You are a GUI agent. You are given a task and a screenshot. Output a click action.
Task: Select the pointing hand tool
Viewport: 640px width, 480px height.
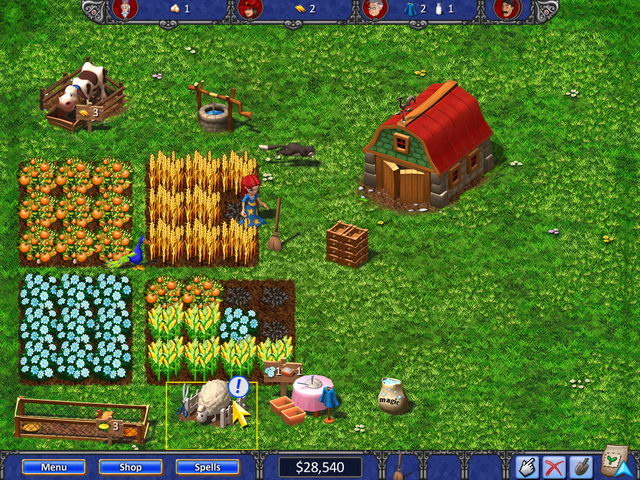pos(527,467)
